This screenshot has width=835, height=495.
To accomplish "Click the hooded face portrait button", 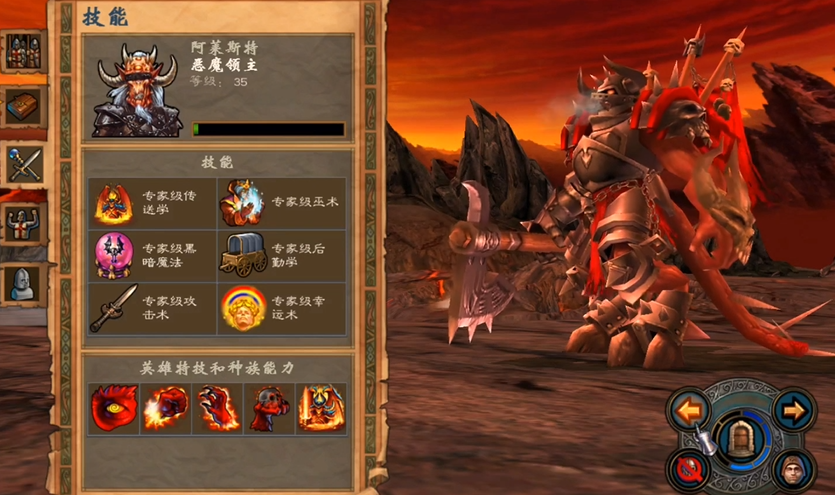I will pyautogui.click(x=793, y=468).
